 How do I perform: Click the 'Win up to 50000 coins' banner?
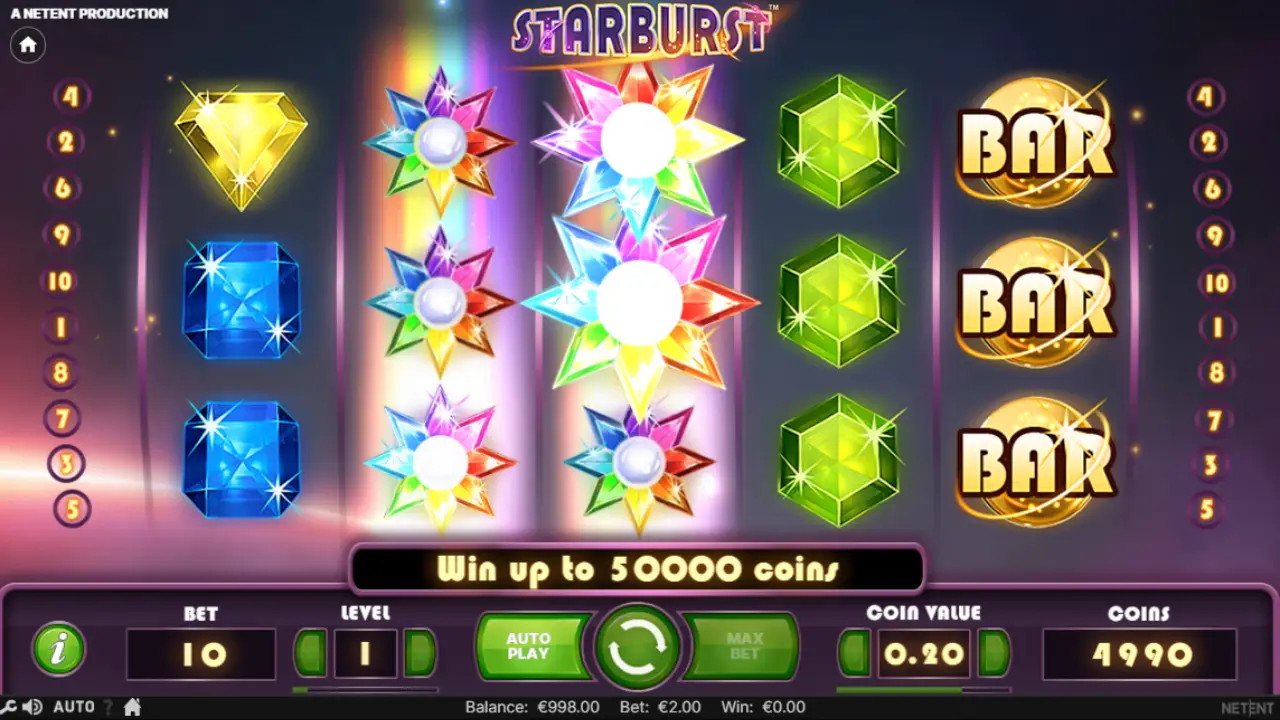click(x=636, y=570)
